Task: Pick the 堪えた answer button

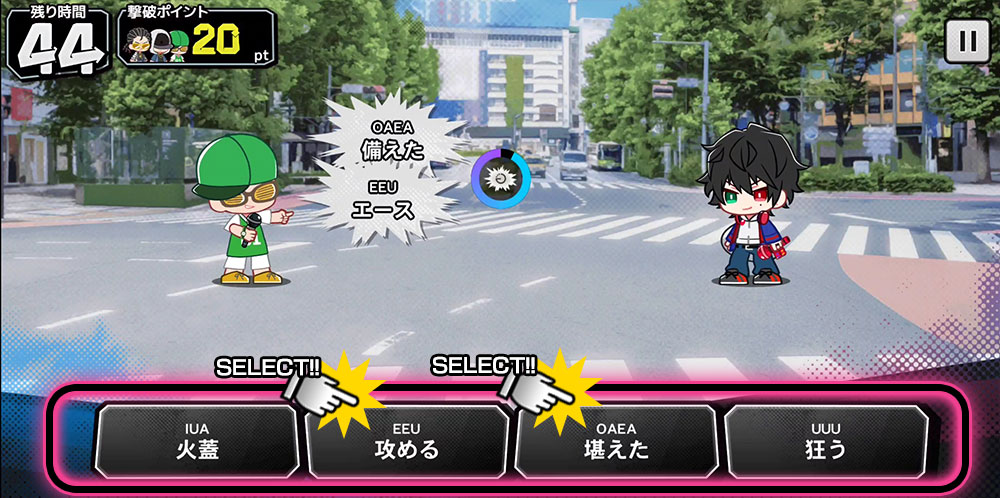Action: click(x=615, y=441)
